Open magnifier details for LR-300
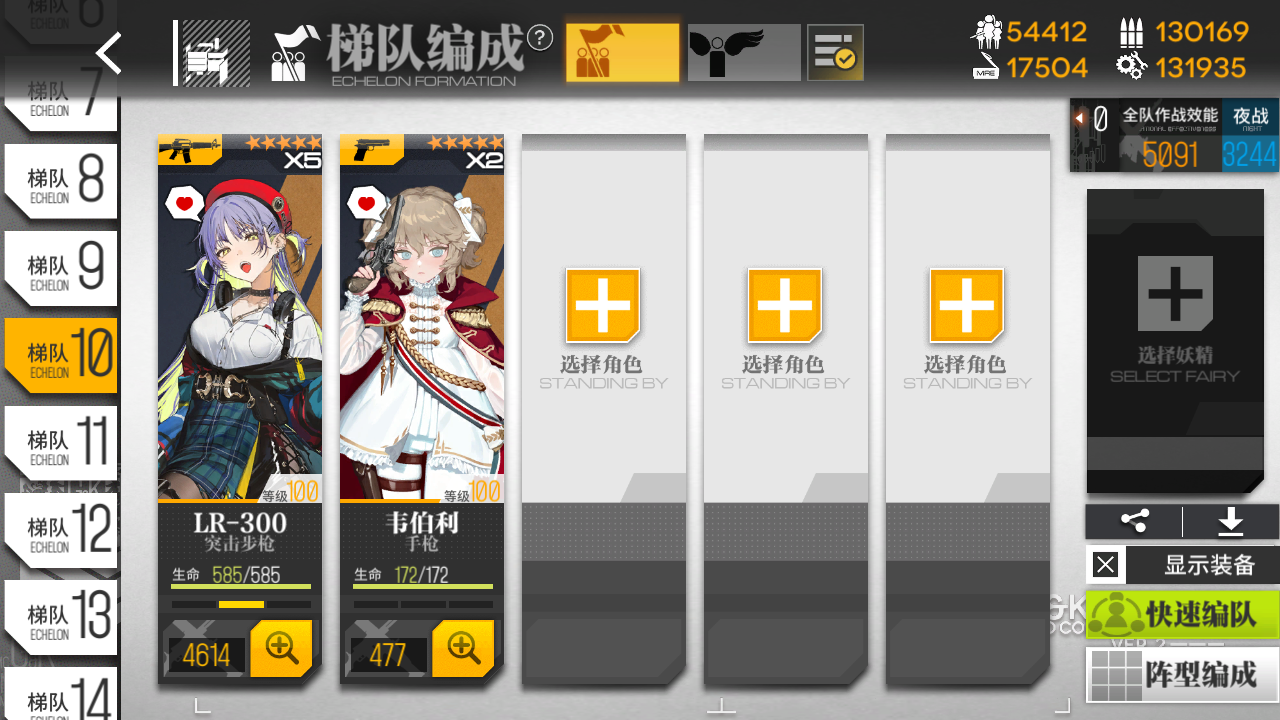1280x720 pixels. coord(281,648)
